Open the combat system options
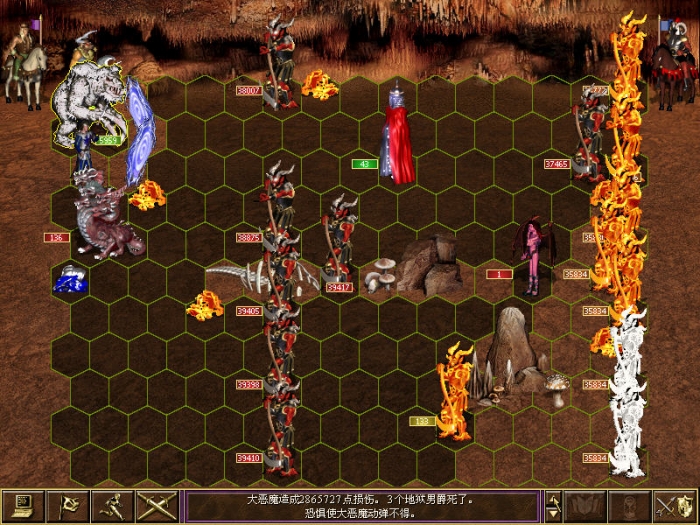 [23, 507]
